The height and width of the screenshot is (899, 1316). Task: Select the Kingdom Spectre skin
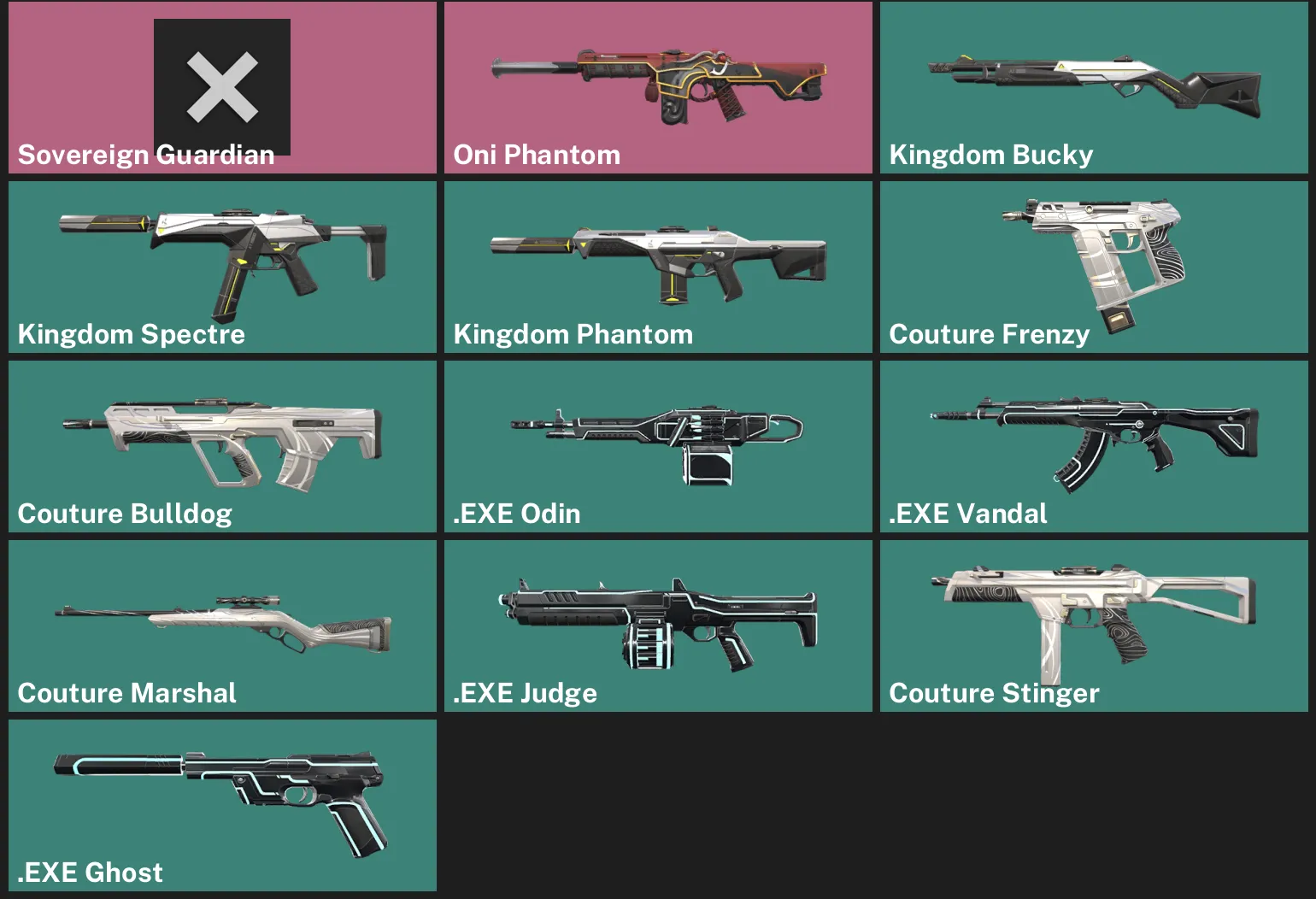(x=222, y=256)
